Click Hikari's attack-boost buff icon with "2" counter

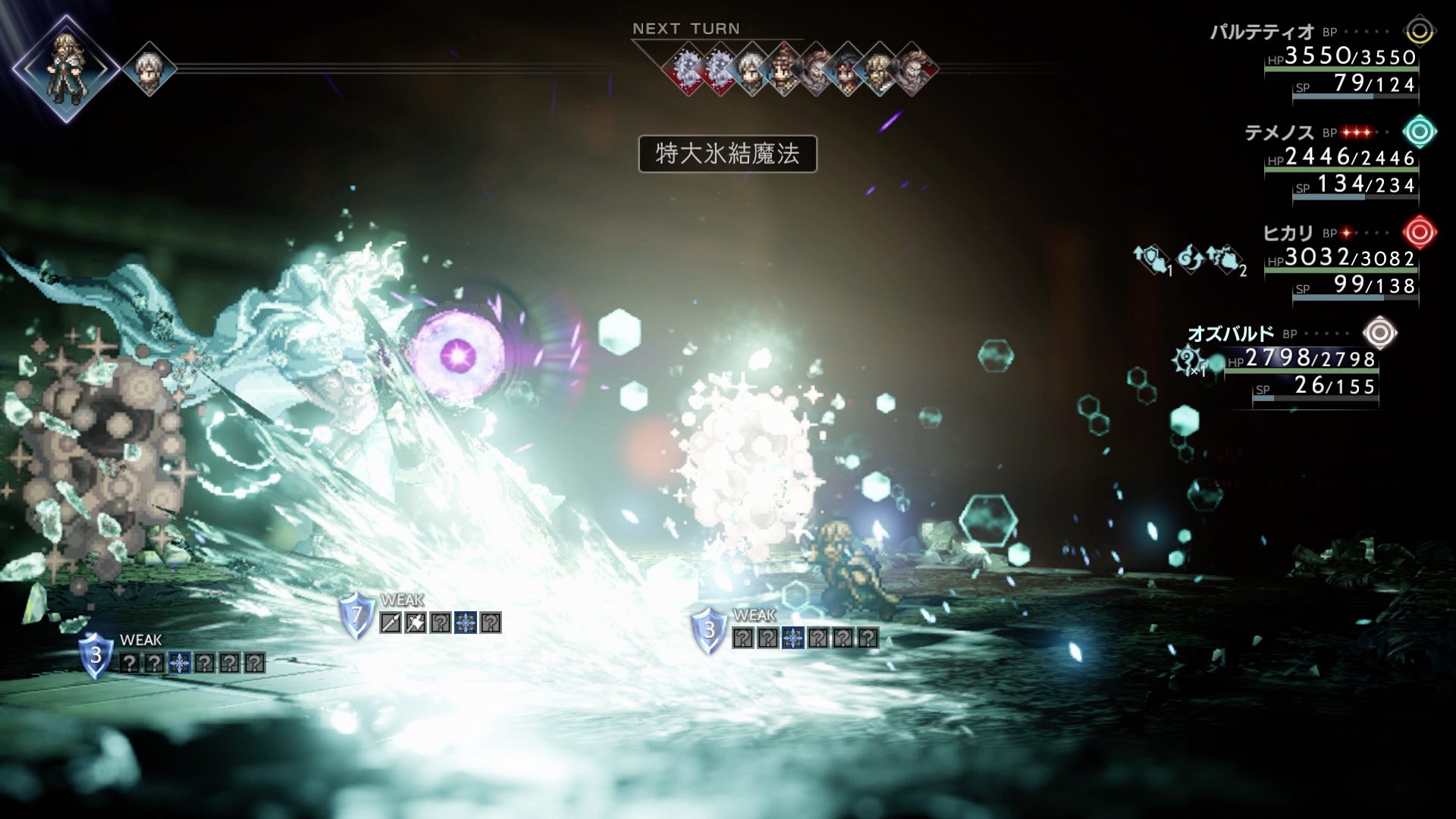pyautogui.click(x=1225, y=260)
